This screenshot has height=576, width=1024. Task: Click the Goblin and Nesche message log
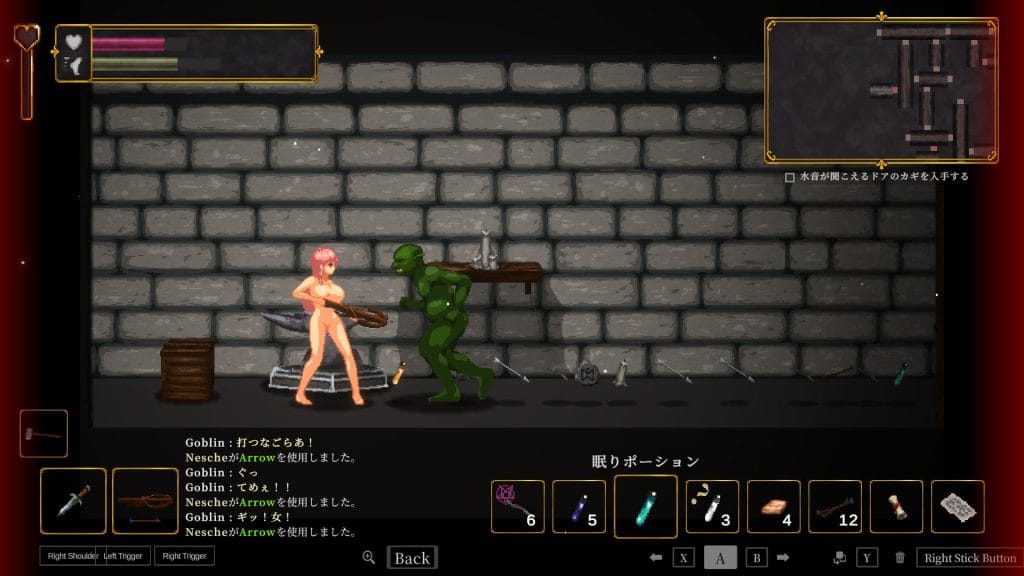coord(271,487)
